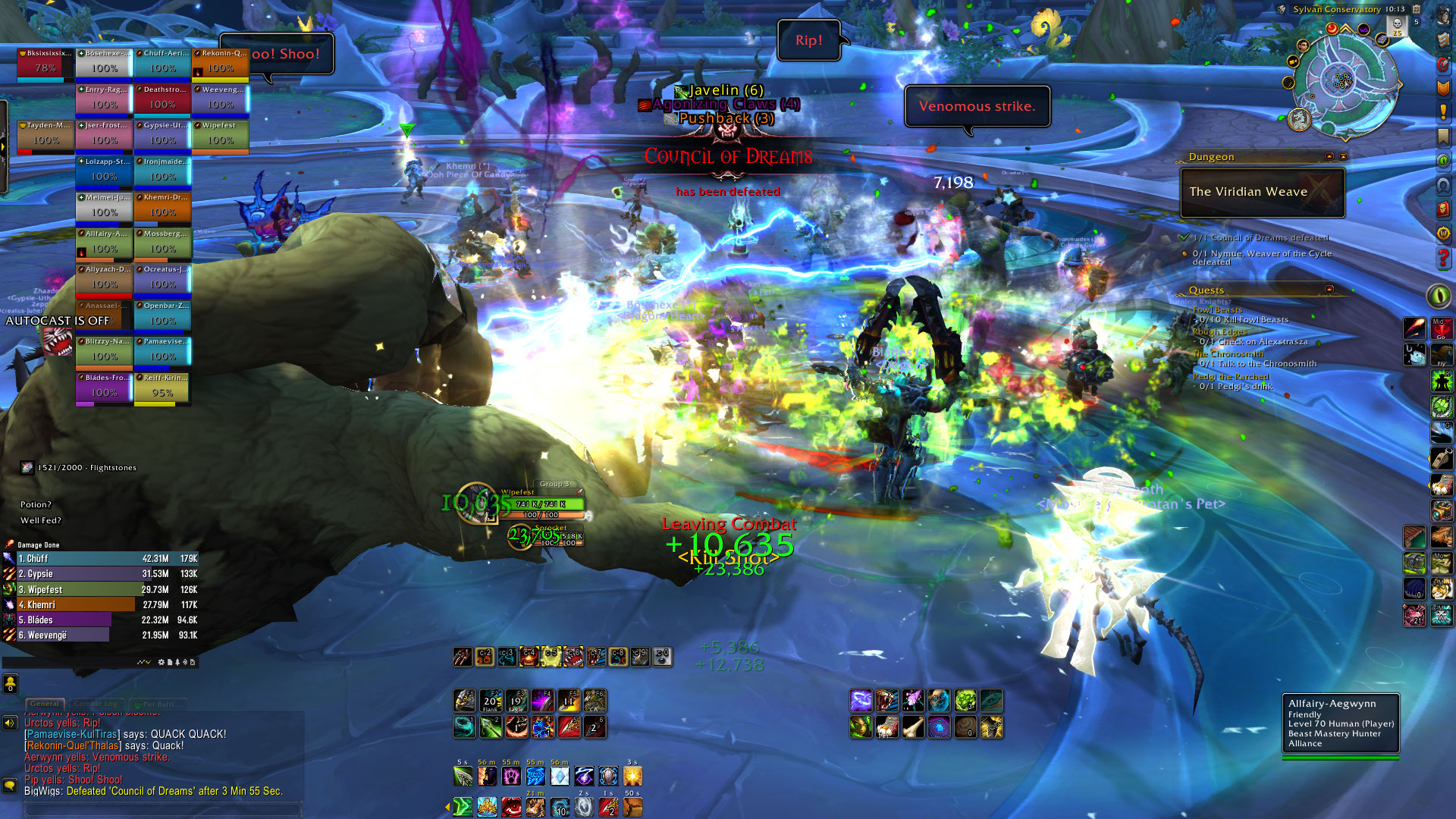The width and height of the screenshot is (1456, 819).
Task: Open The Viridian Weave dungeon banner
Action: click(1262, 192)
